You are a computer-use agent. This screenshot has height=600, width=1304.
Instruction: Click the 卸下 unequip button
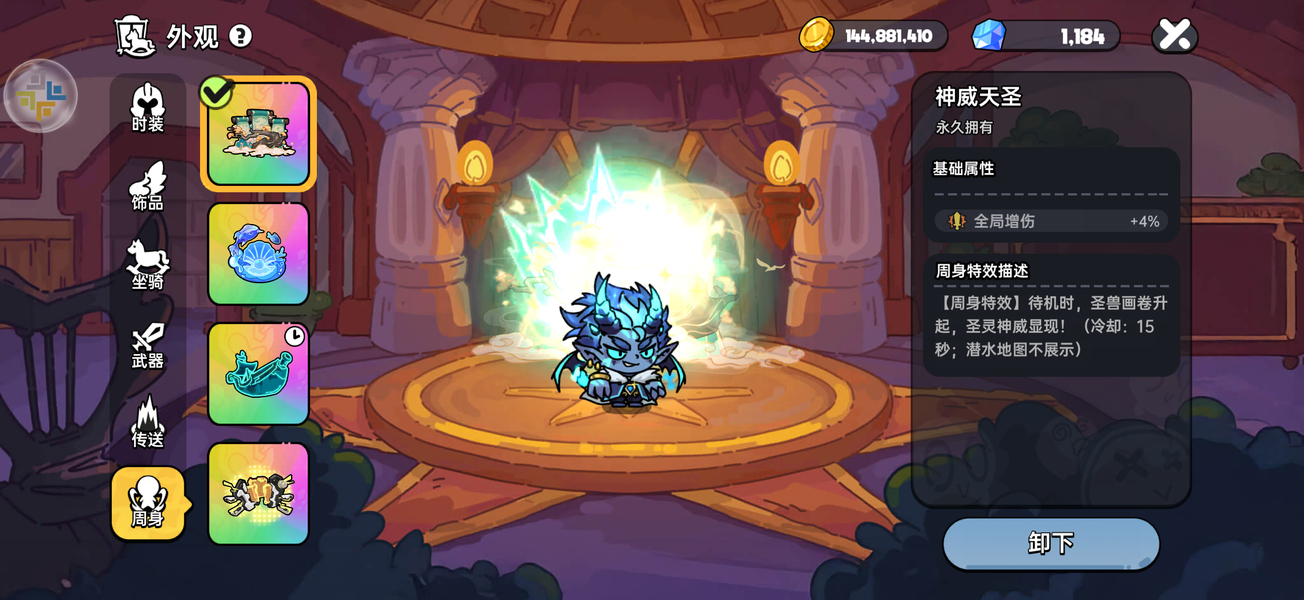1051,543
